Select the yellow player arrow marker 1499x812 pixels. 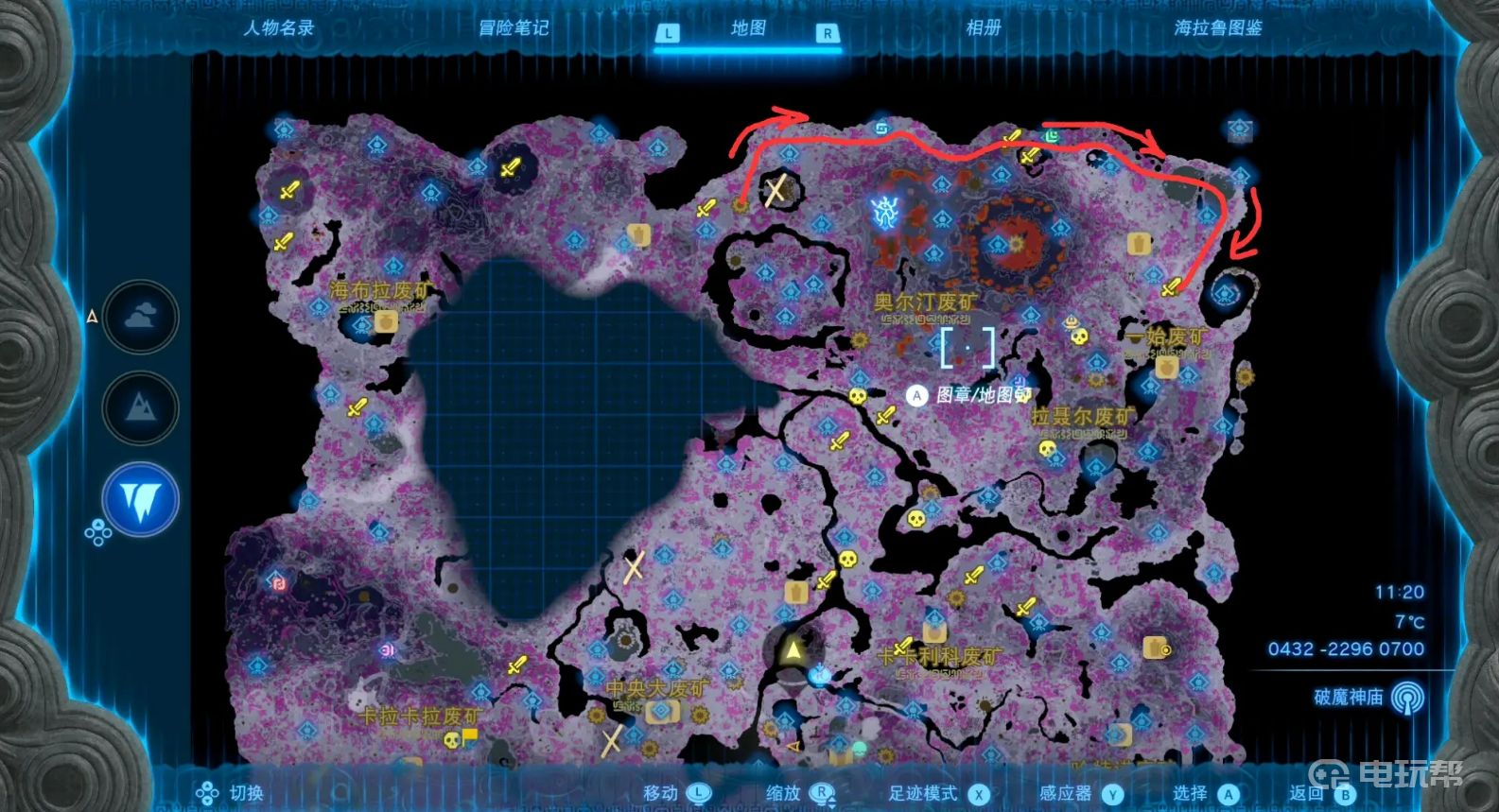pos(793,649)
